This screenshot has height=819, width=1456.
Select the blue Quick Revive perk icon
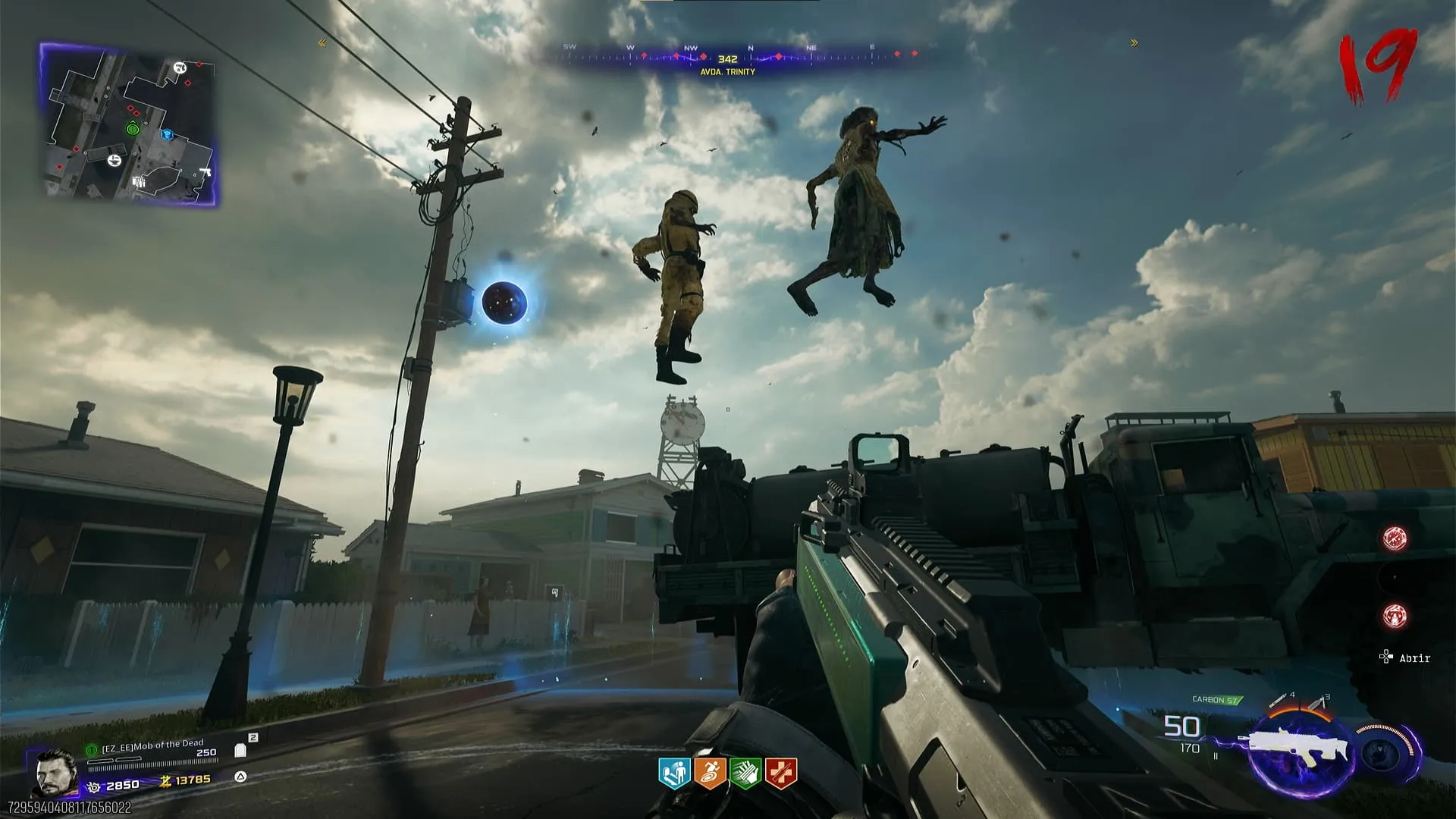(x=674, y=773)
